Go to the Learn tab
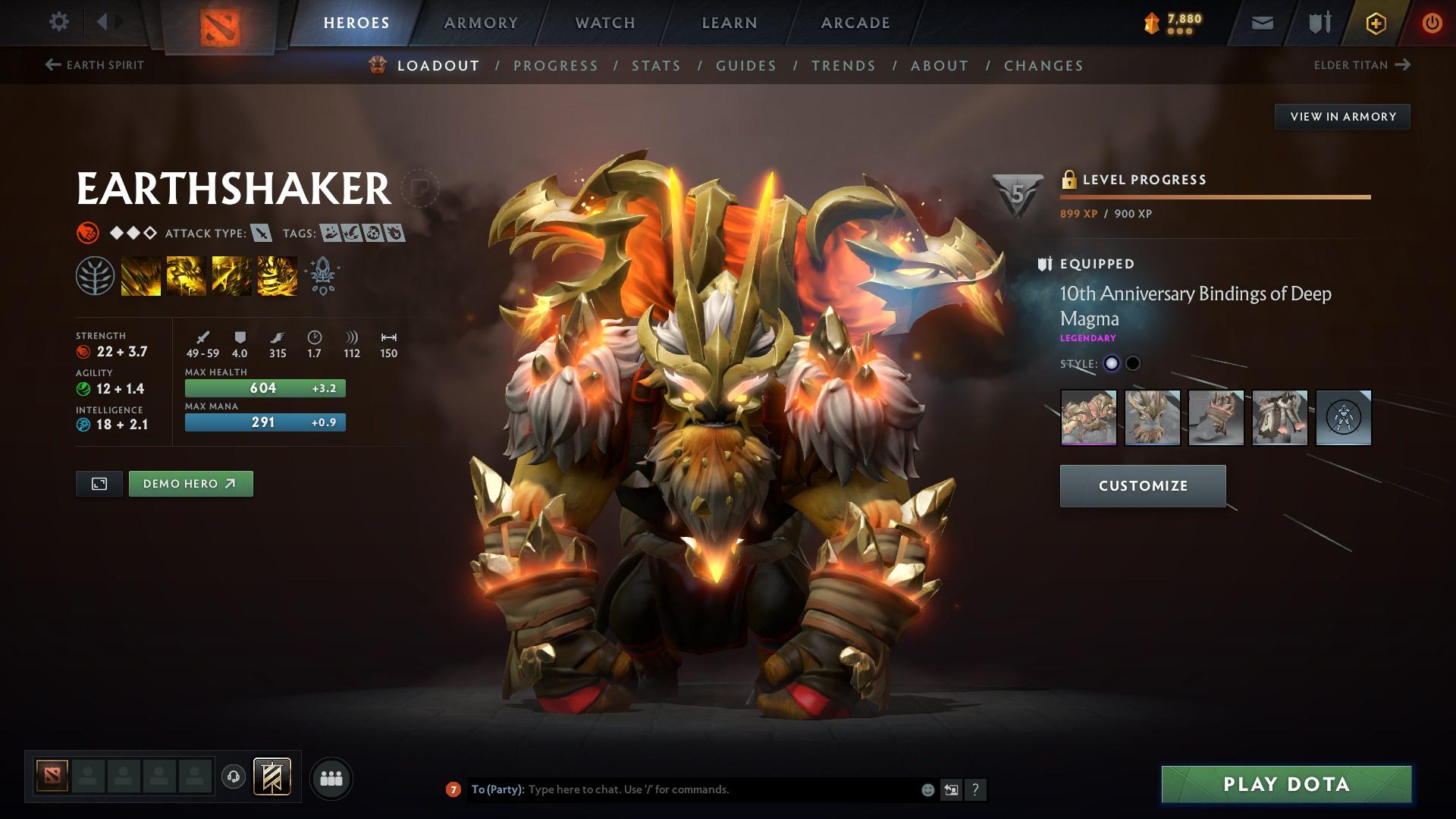The width and height of the screenshot is (1456, 819). tap(730, 23)
